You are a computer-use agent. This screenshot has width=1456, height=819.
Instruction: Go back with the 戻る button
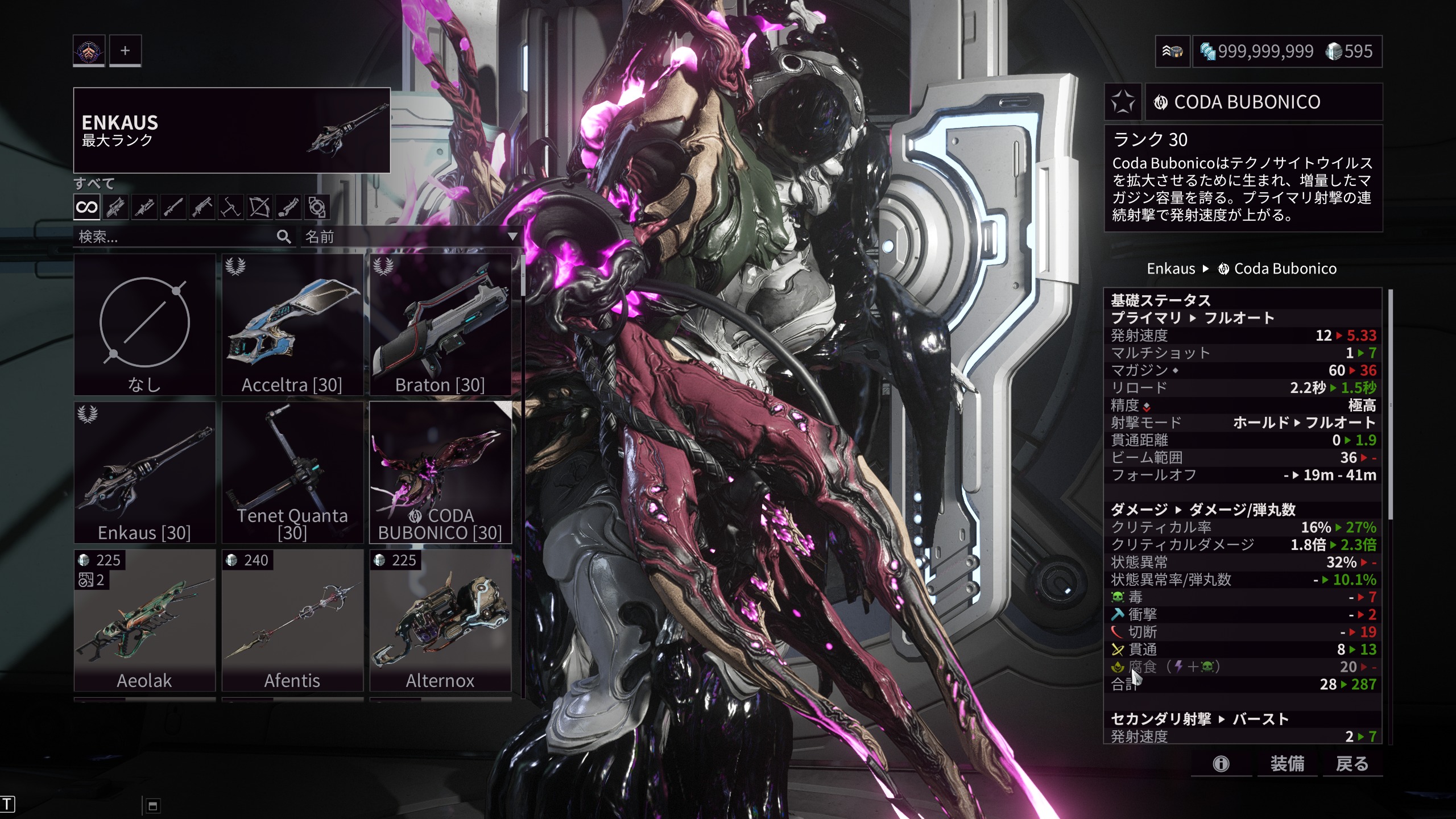1352,763
